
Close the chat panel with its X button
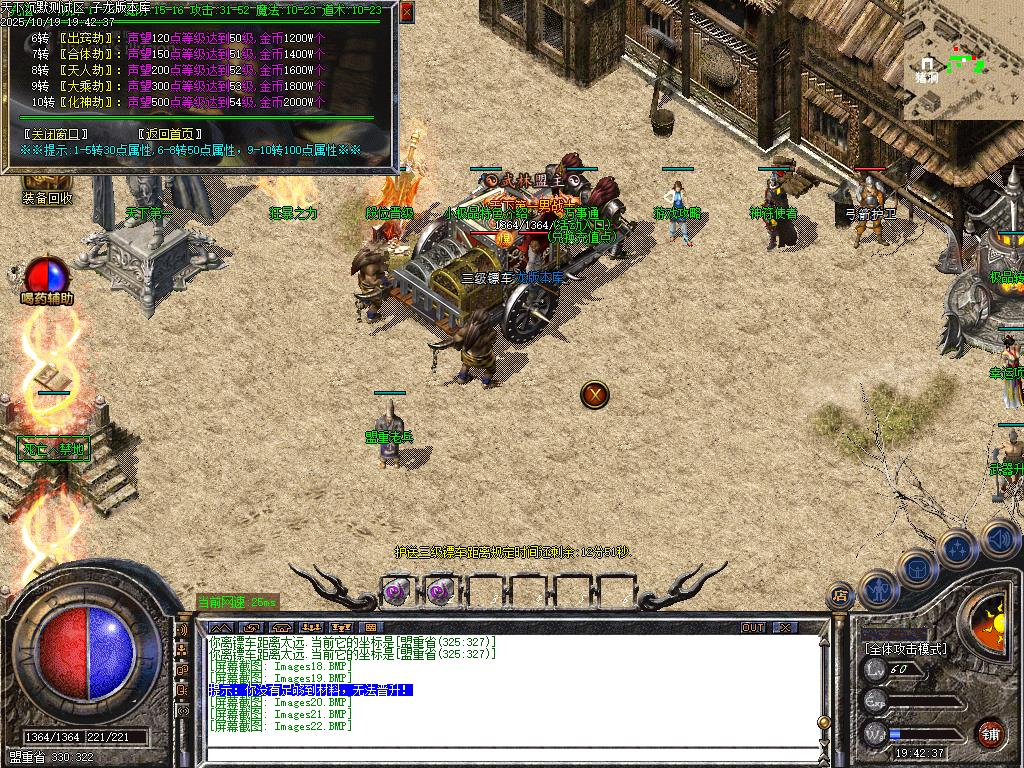(x=785, y=627)
